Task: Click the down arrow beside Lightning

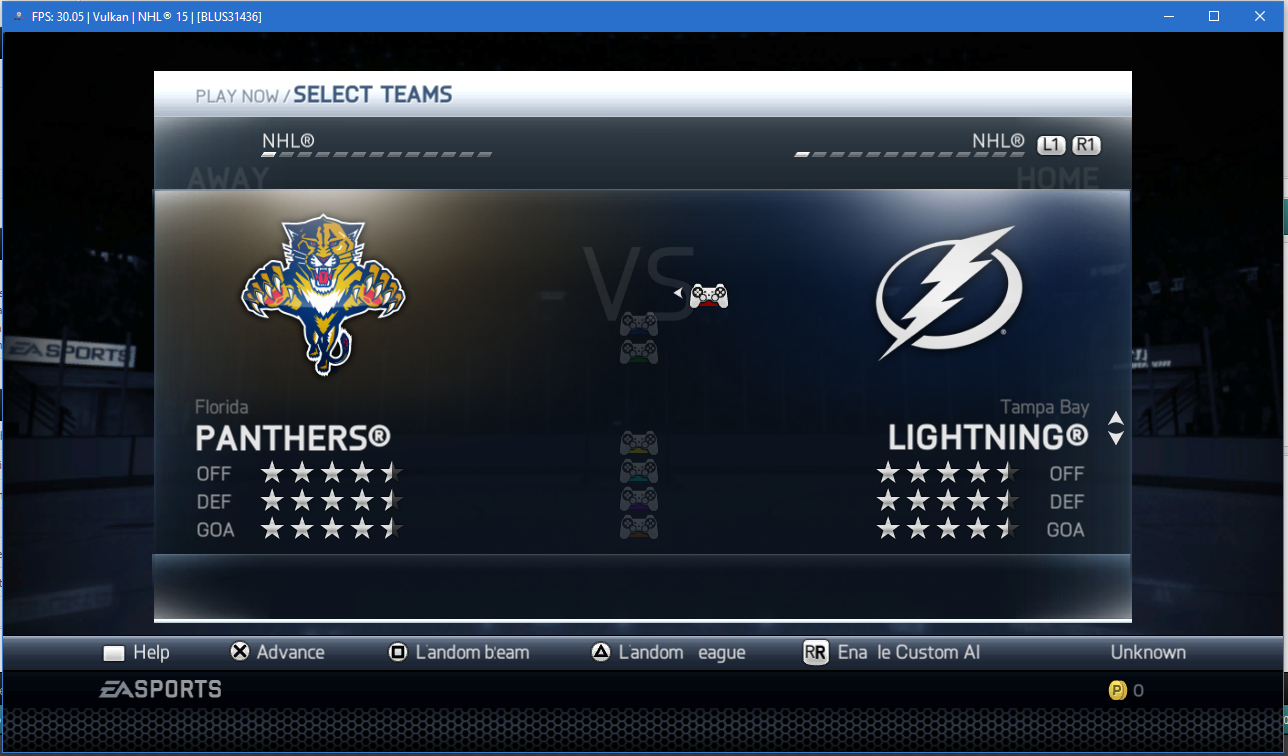Action: point(1116,438)
